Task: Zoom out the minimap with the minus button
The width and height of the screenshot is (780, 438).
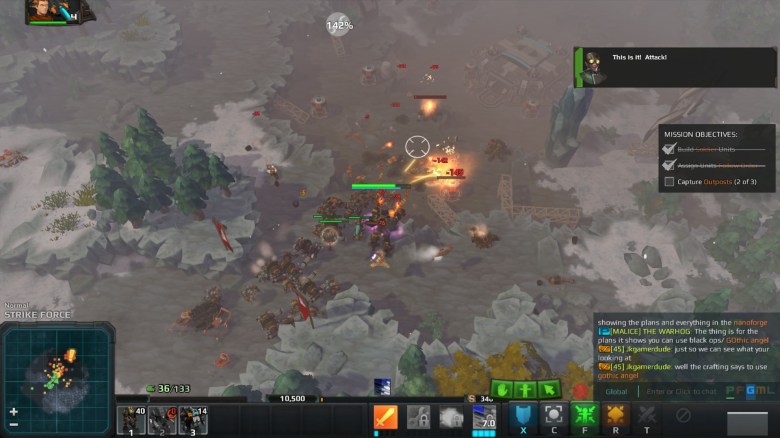Action: tap(13, 424)
